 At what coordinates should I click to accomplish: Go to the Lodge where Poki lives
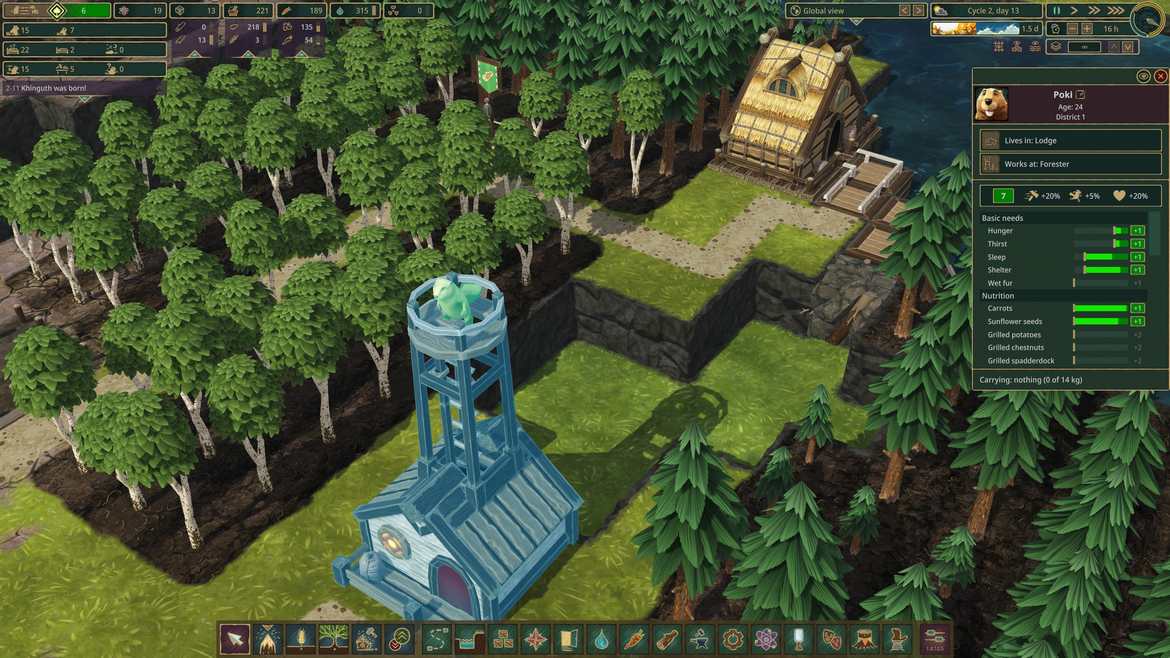[x=1070, y=139]
